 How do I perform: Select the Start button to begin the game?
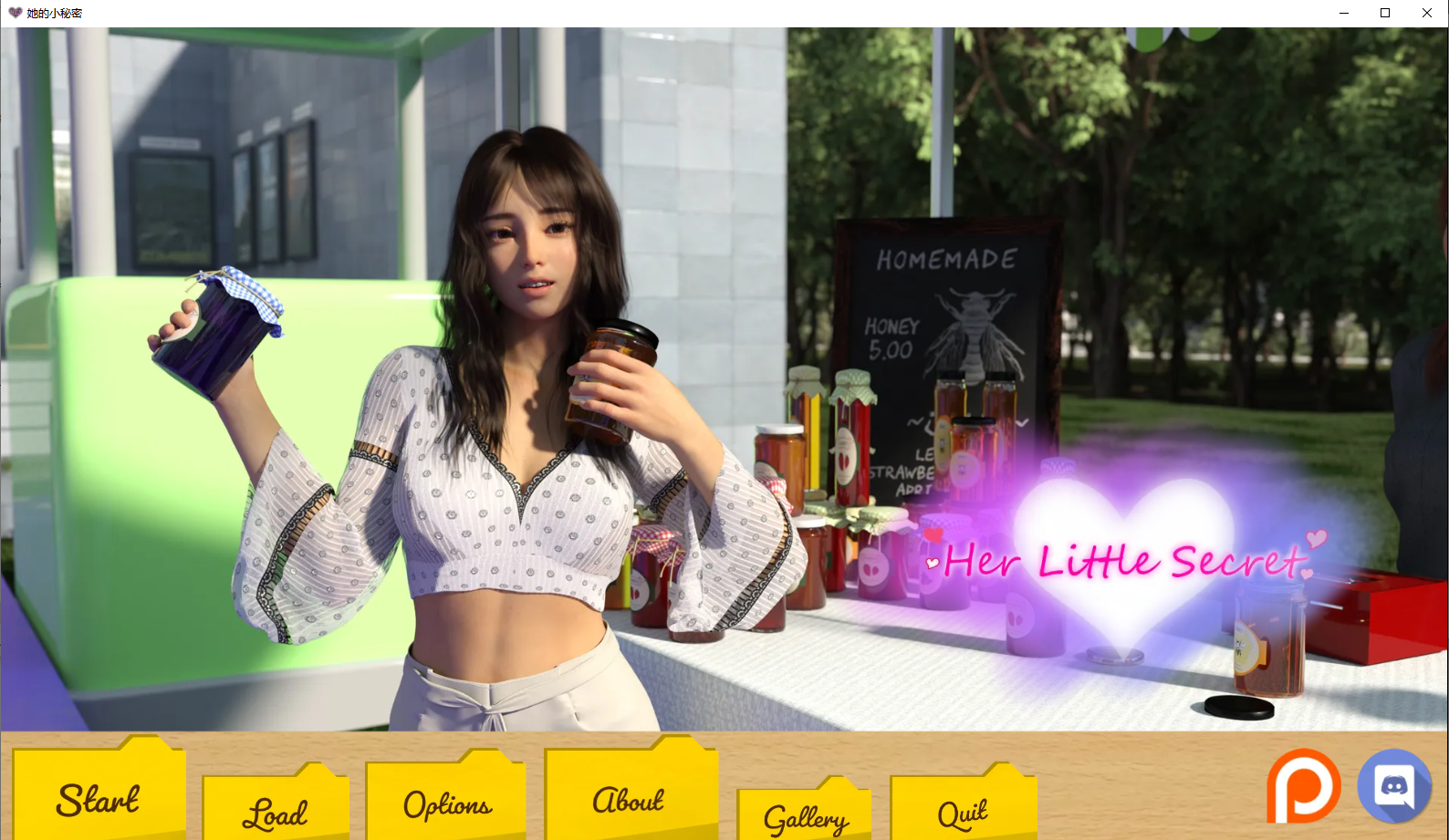pyautogui.click(x=98, y=800)
